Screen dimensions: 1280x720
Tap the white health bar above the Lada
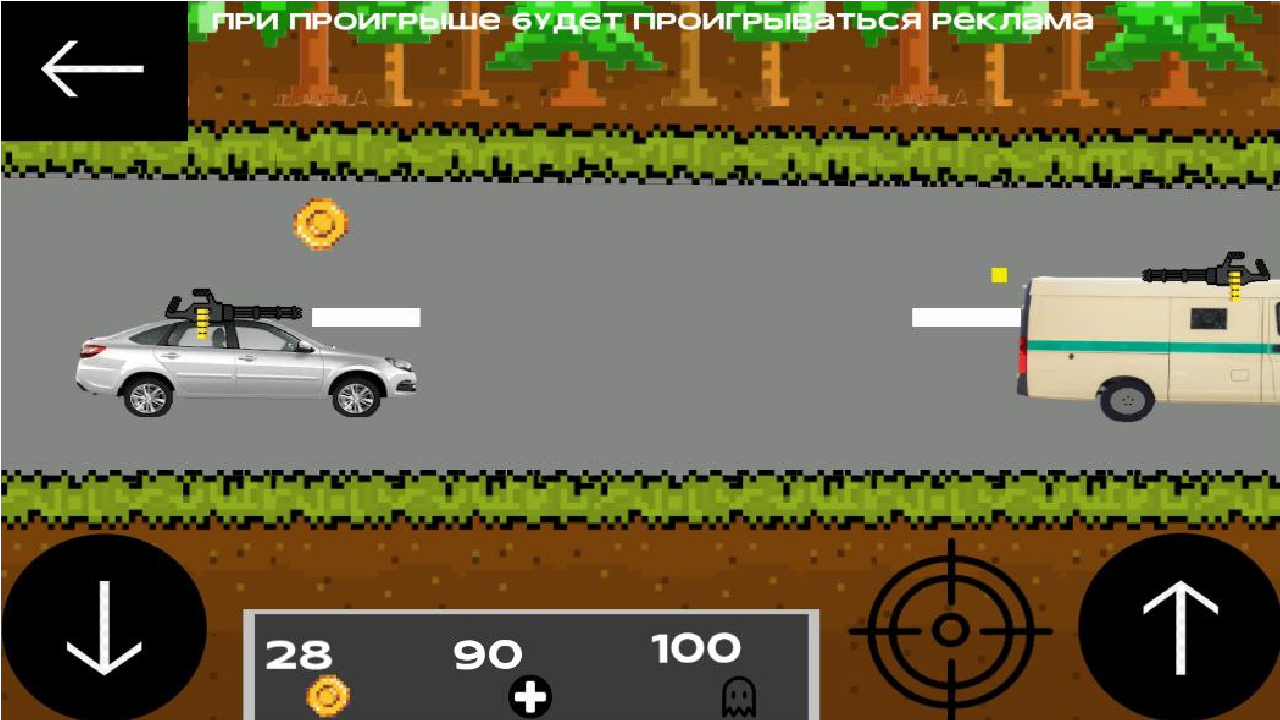365,319
